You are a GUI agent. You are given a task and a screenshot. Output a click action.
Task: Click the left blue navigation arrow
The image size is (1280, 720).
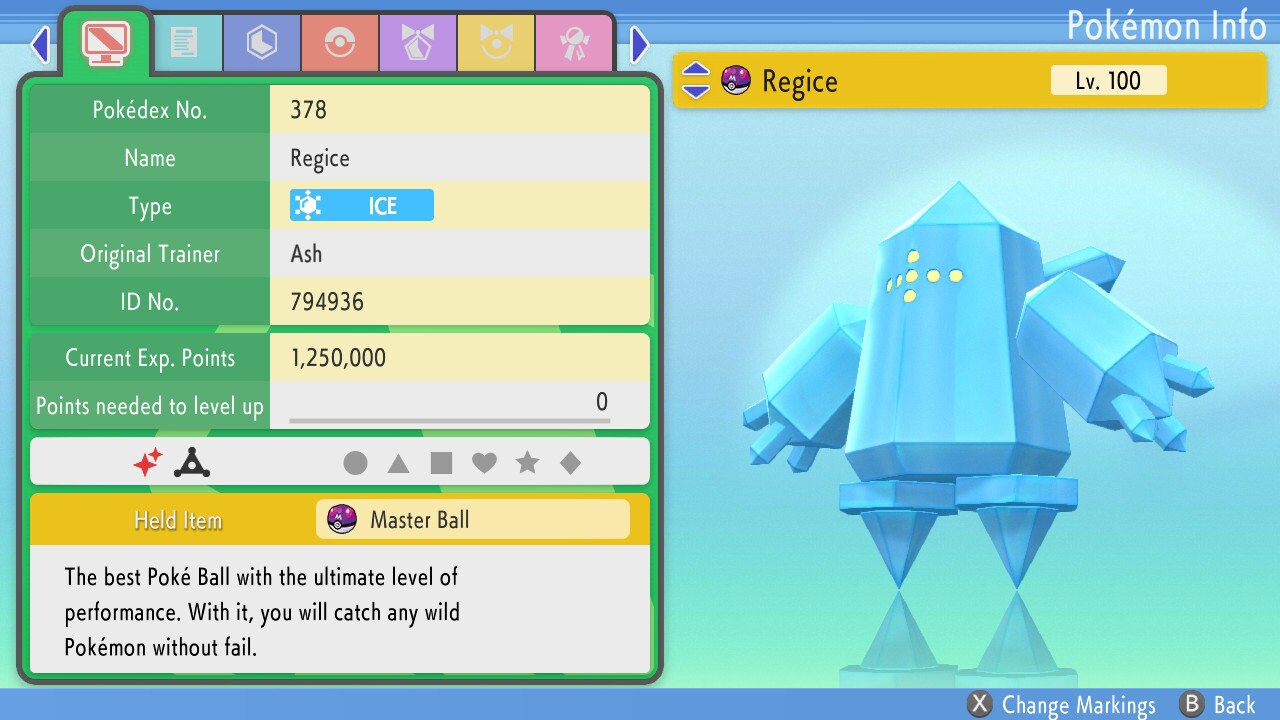click(x=40, y=44)
